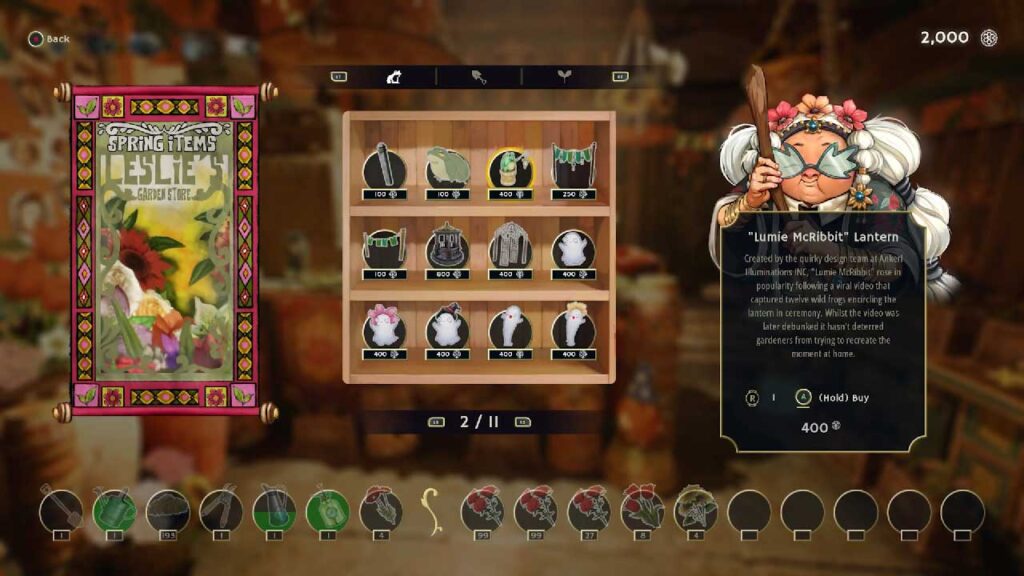Select the Lumie McRibbit frog lantern item
This screenshot has width=1024, height=576.
click(x=510, y=168)
